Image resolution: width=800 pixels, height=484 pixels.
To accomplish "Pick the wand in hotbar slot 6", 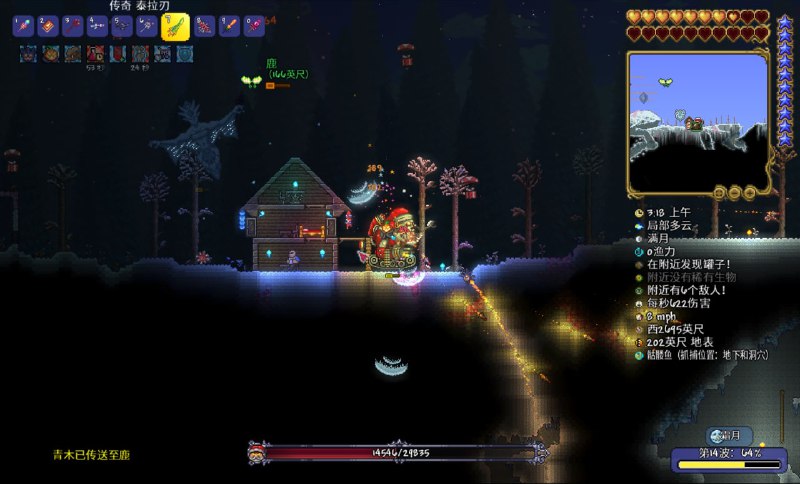I will (146, 26).
